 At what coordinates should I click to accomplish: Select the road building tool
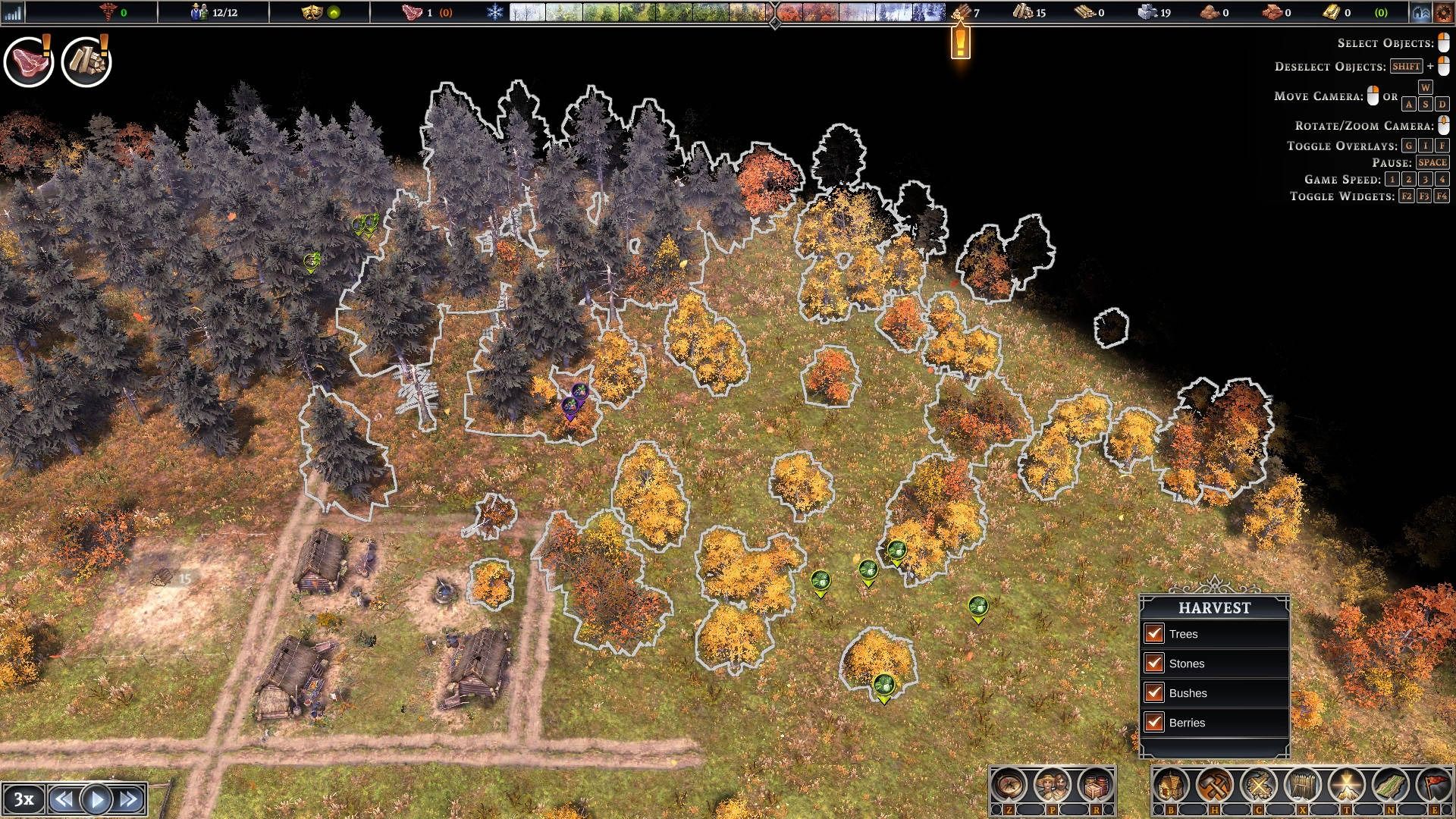click(1391, 784)
